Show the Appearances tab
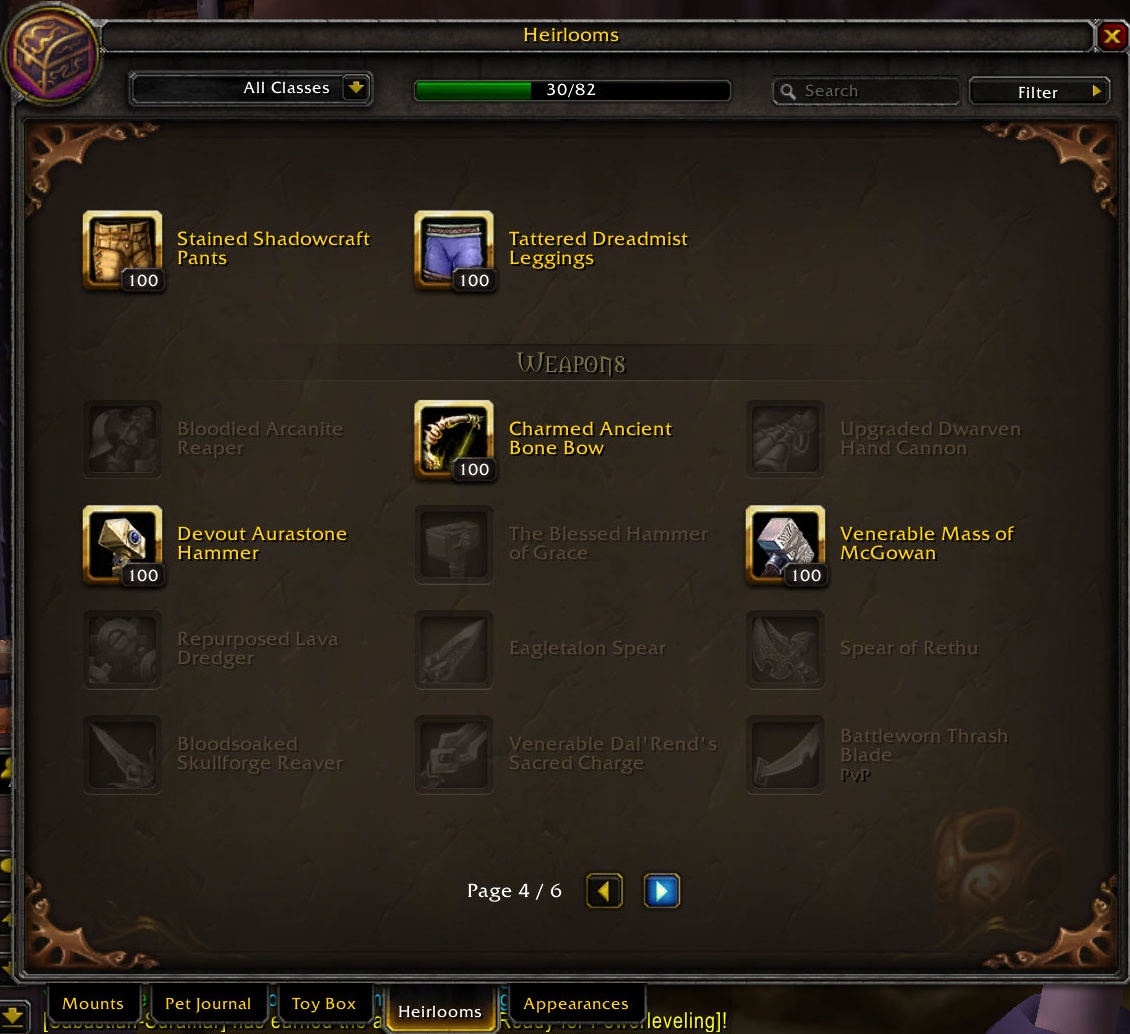 tap(576, 1004)
